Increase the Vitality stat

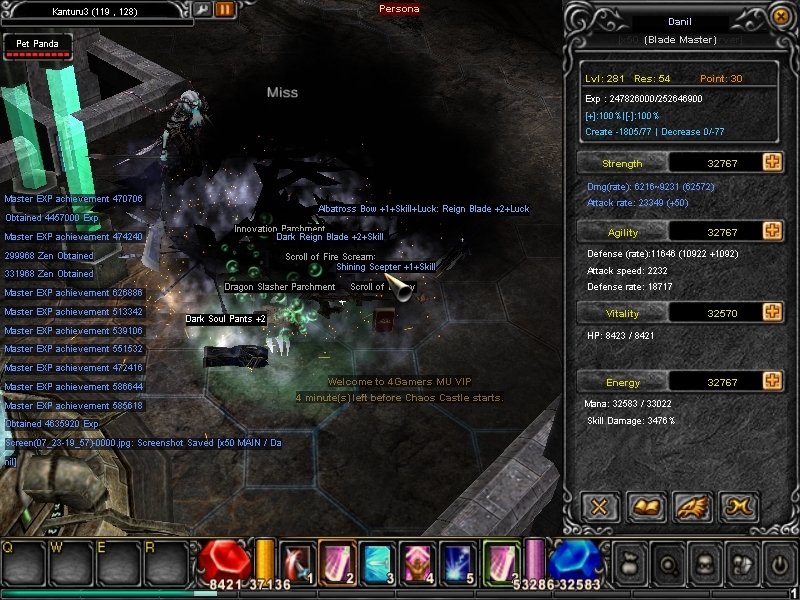772,312
